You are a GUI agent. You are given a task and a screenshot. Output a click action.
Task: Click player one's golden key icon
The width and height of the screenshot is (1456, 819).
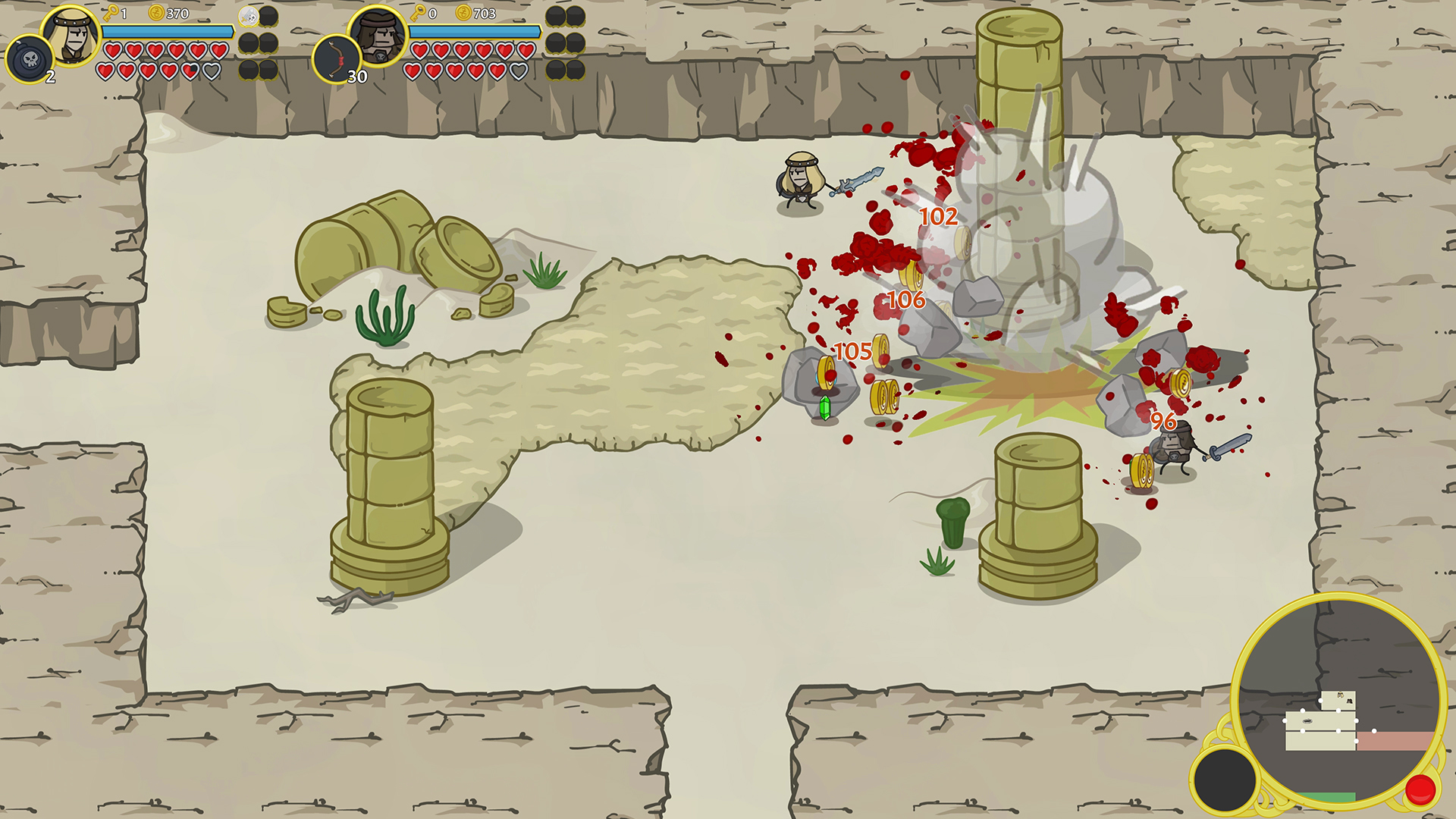[x=110, y=11]
